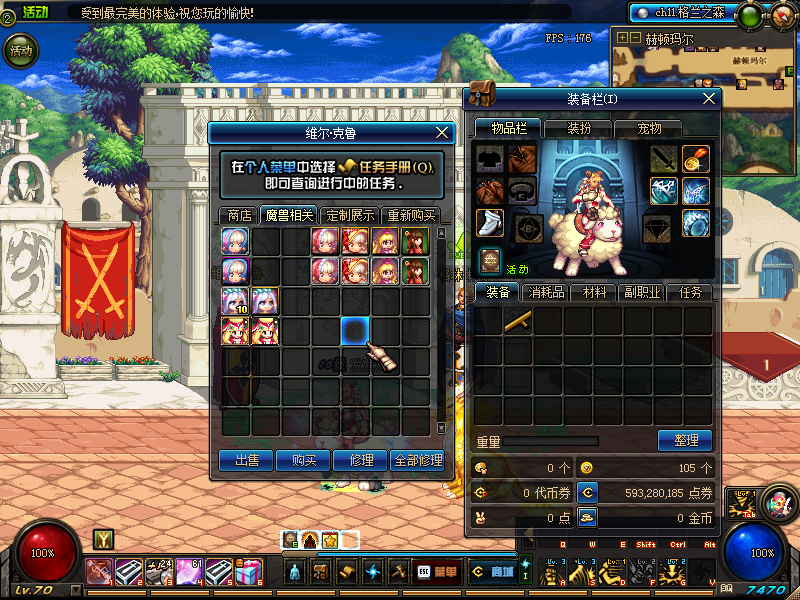Choose the 修理 repair button
This screenshot has height=600, width=800.
pyautogui.click(x=361, y=460)
